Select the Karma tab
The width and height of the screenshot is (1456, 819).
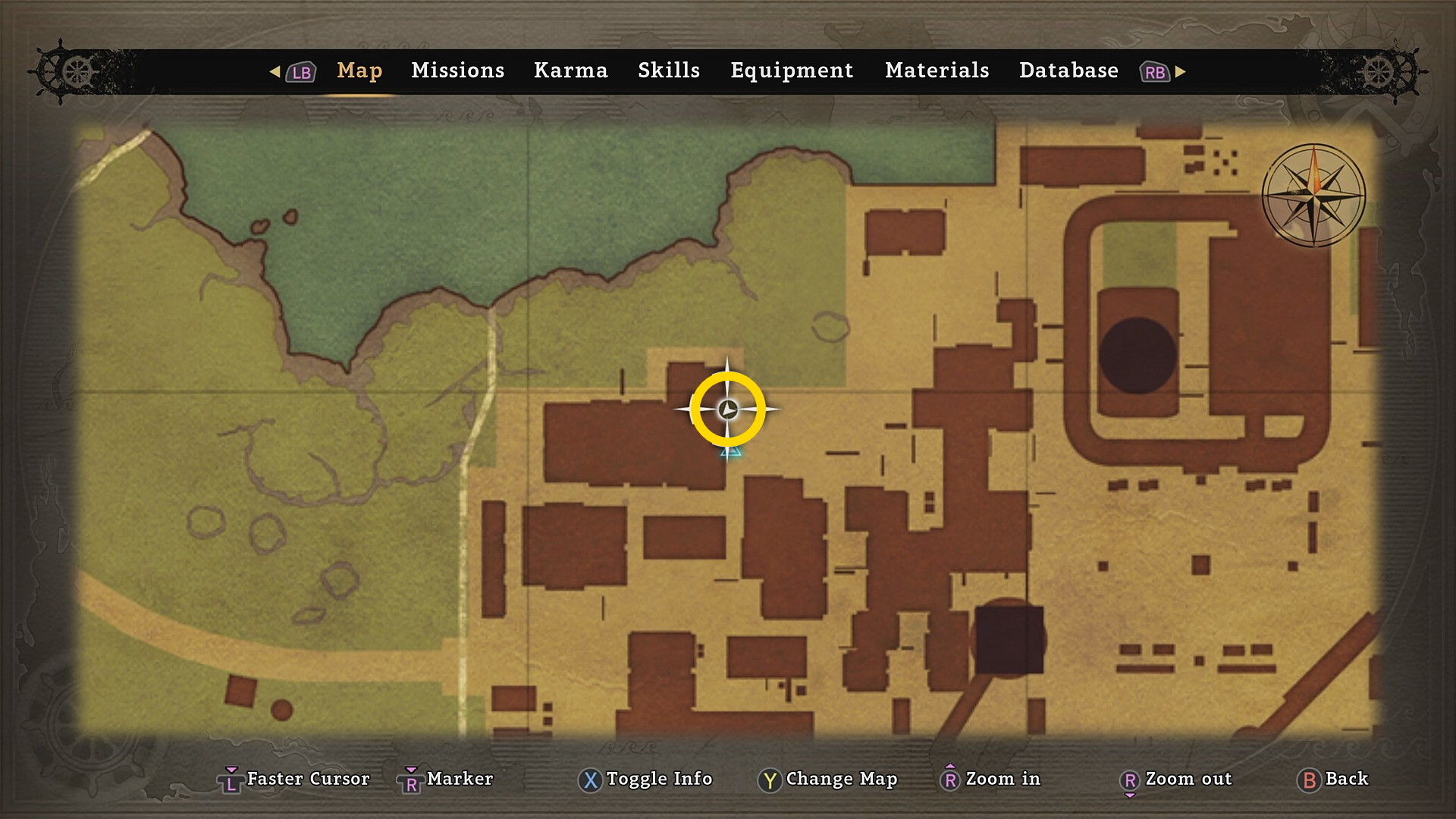[x=570, y=71]
